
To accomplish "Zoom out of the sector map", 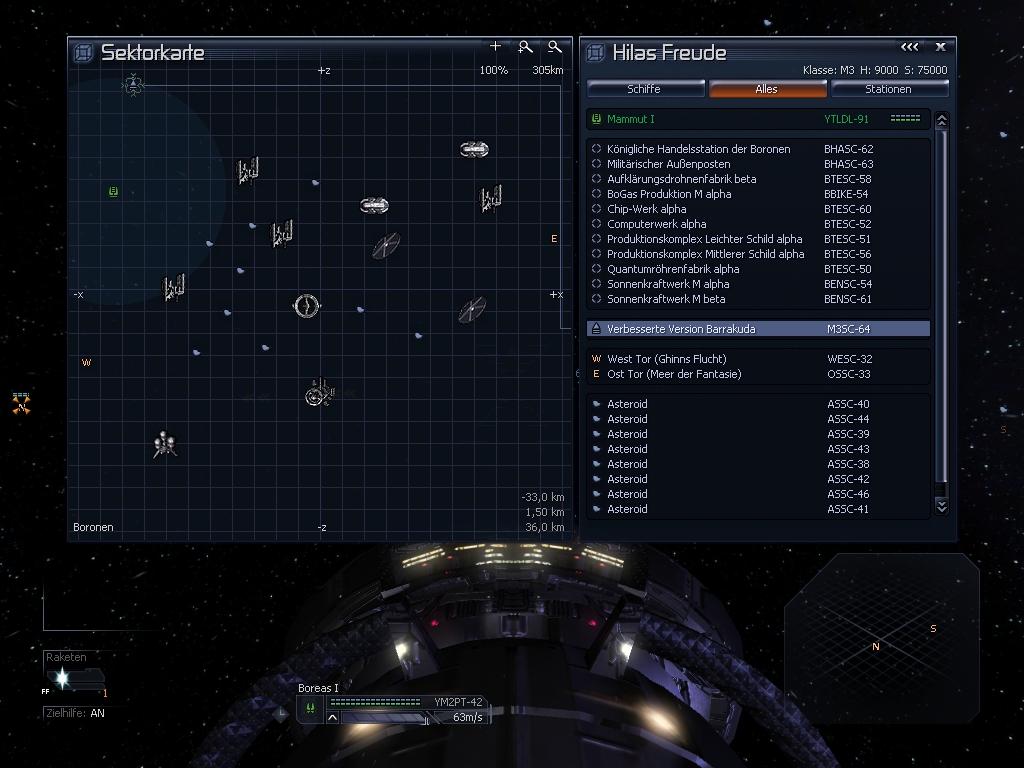I will point(555,47).
